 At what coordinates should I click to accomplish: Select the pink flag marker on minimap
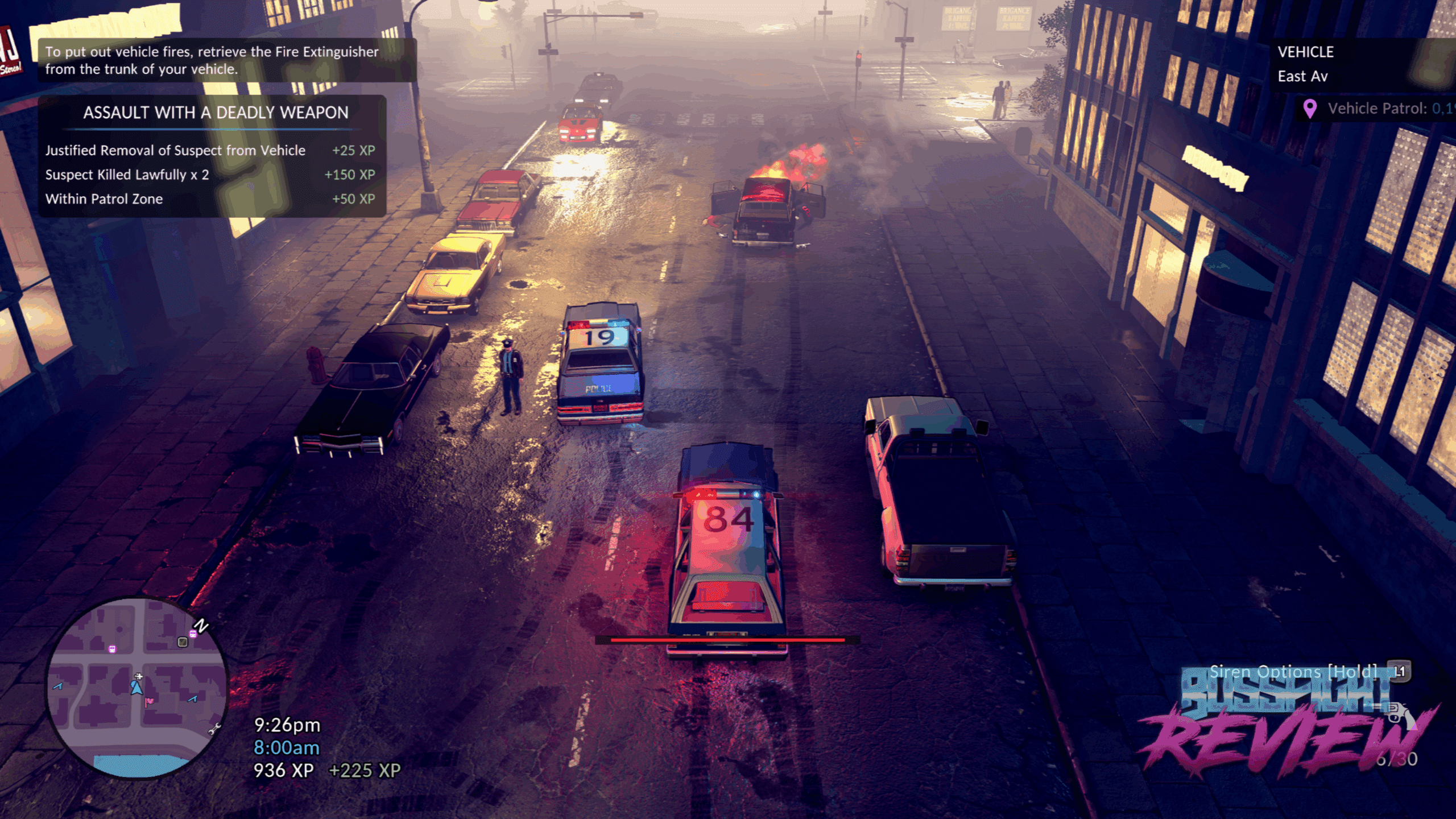click(x=149, y=702)
